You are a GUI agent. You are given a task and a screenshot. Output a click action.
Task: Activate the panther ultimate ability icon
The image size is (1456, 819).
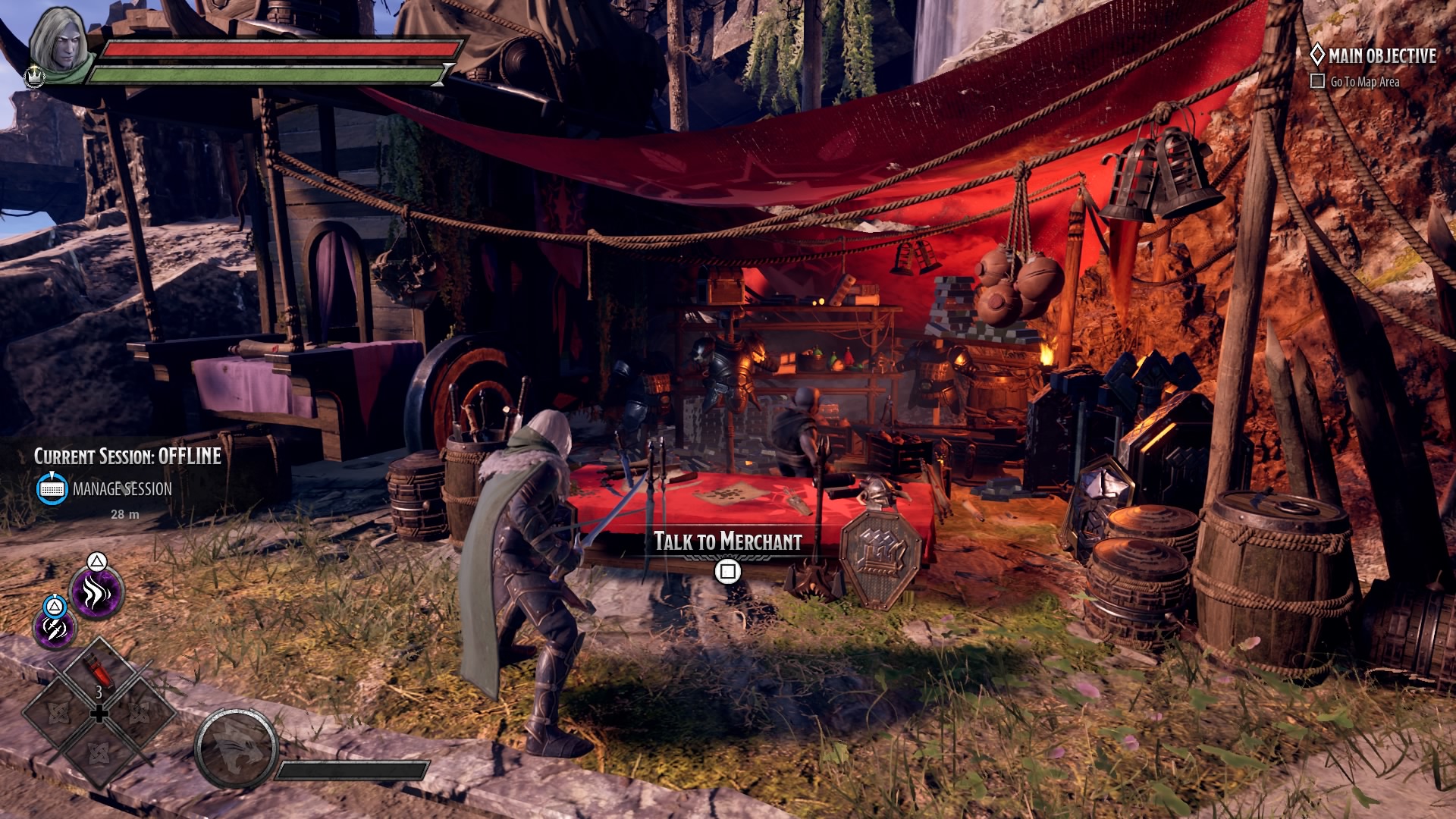point(237,749)
